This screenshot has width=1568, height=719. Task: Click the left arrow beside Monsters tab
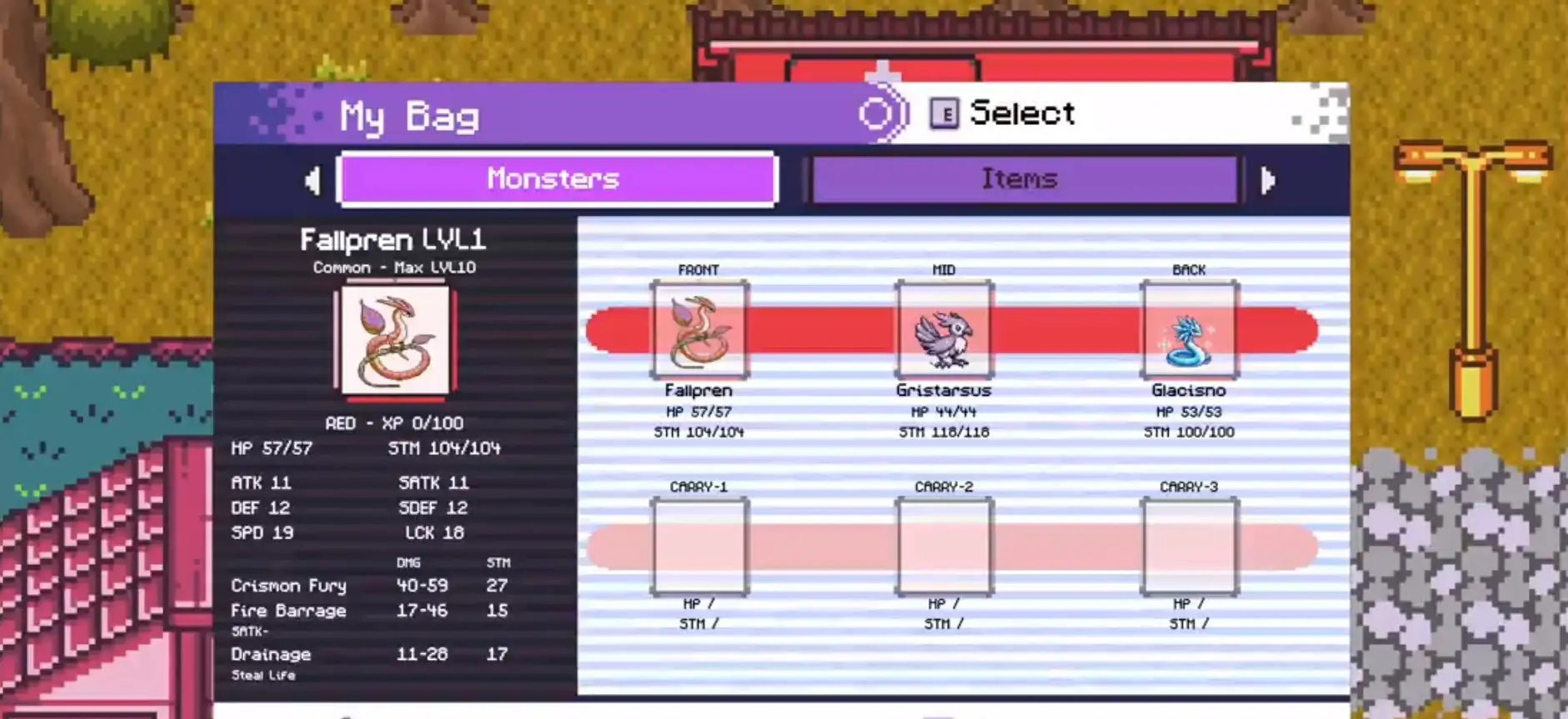[x=313, y=180]
